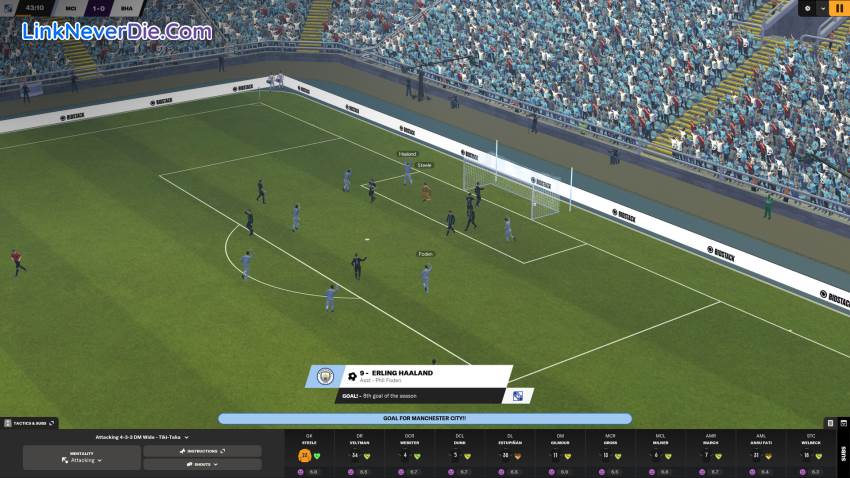Click the Brighton badge beside the goal banner
This screenshot has height=478, width=850.
click(x=518, y=396)
